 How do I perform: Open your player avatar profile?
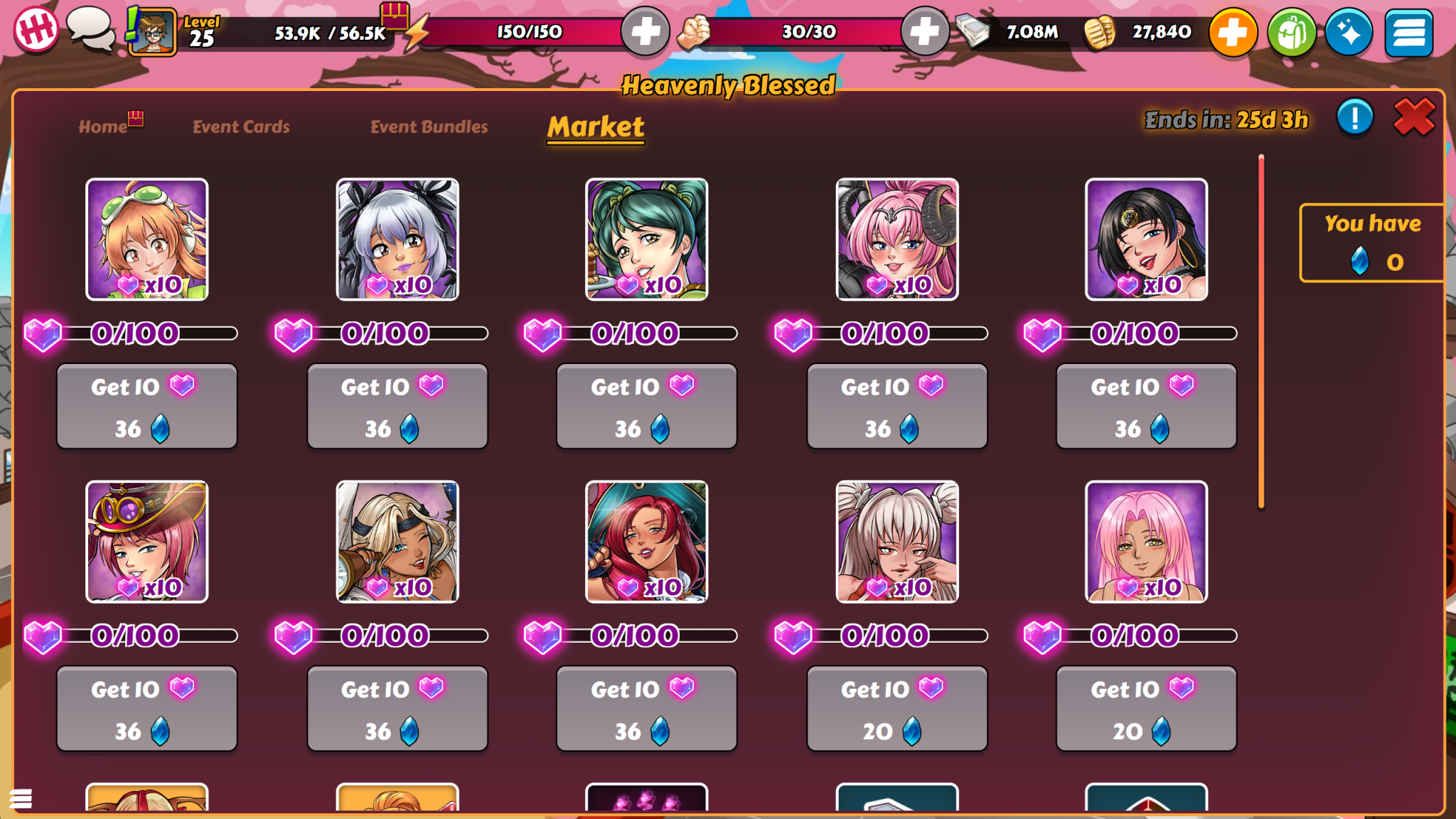151,30
